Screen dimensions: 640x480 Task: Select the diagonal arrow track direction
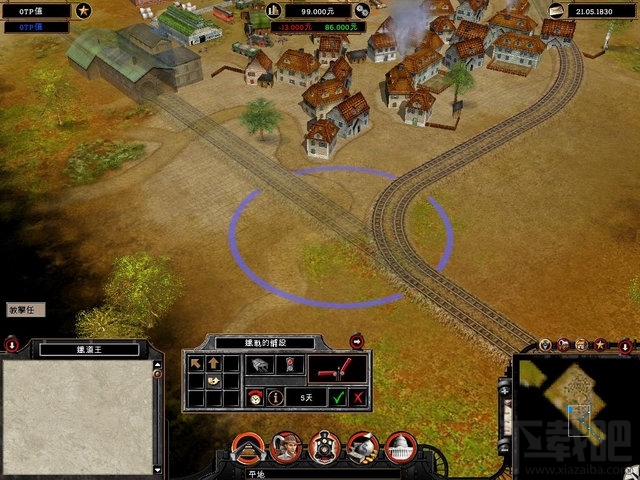[x=196, y=363]
